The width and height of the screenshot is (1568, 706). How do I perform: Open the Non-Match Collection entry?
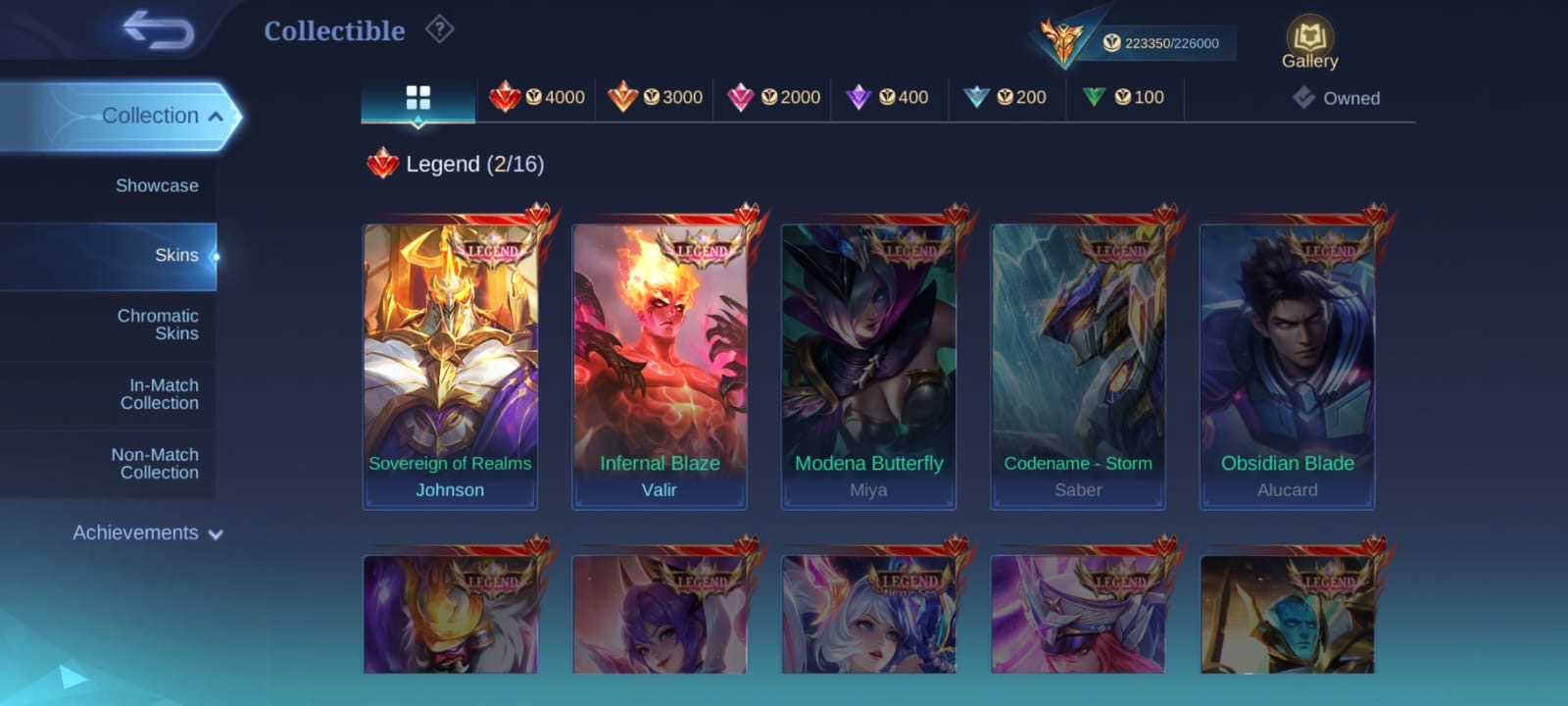pos(155,464)
